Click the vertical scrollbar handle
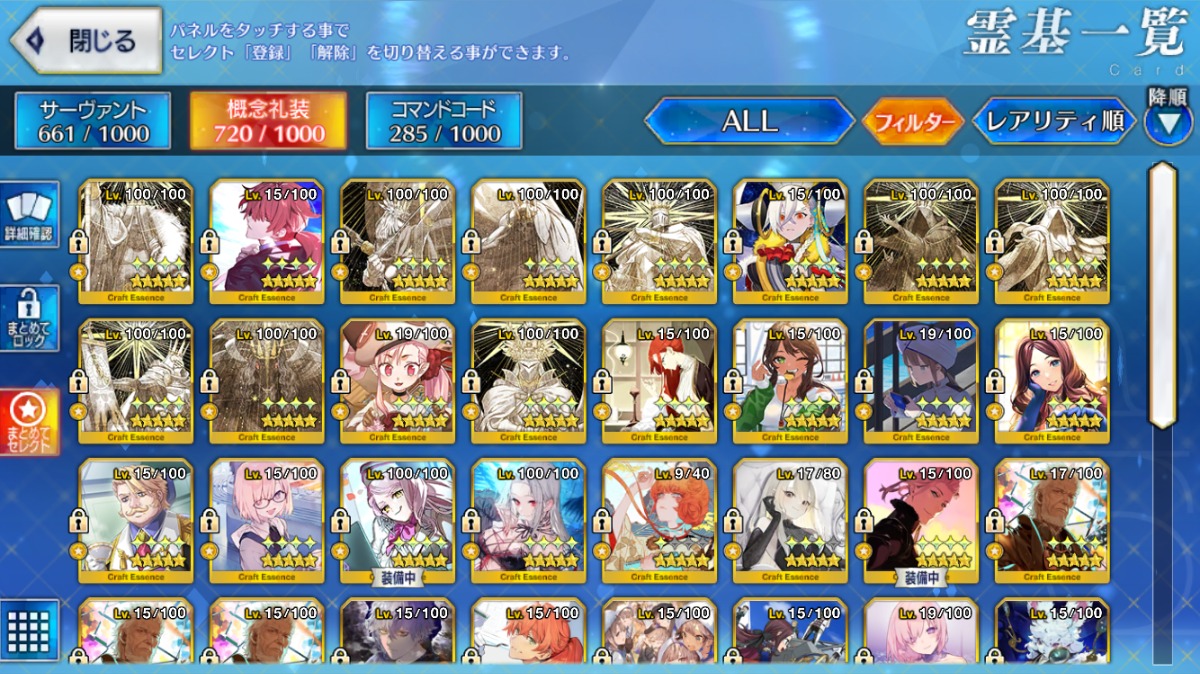Screen dimensions: 1200x674 [x=1162, y=295]
